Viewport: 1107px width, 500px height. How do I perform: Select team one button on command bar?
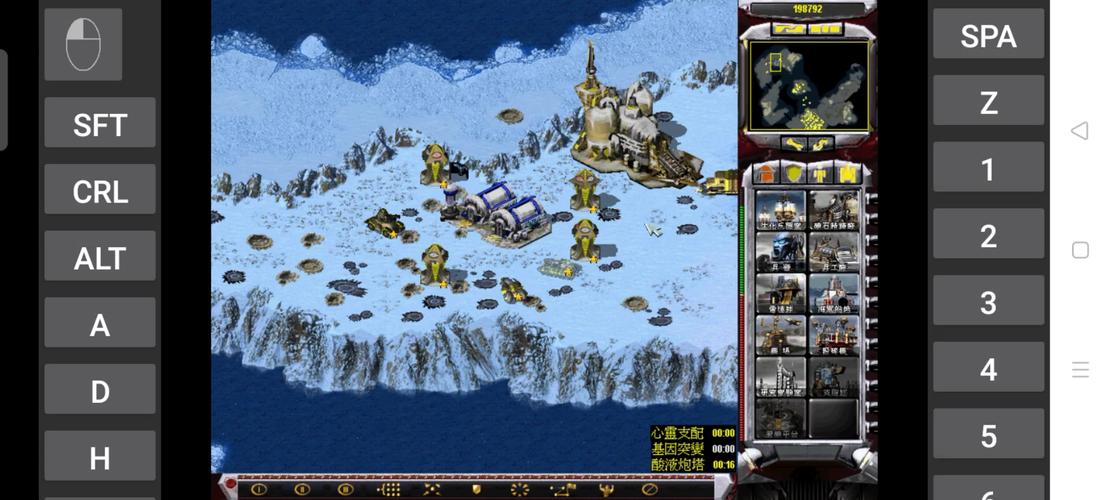tap(259, 489)
